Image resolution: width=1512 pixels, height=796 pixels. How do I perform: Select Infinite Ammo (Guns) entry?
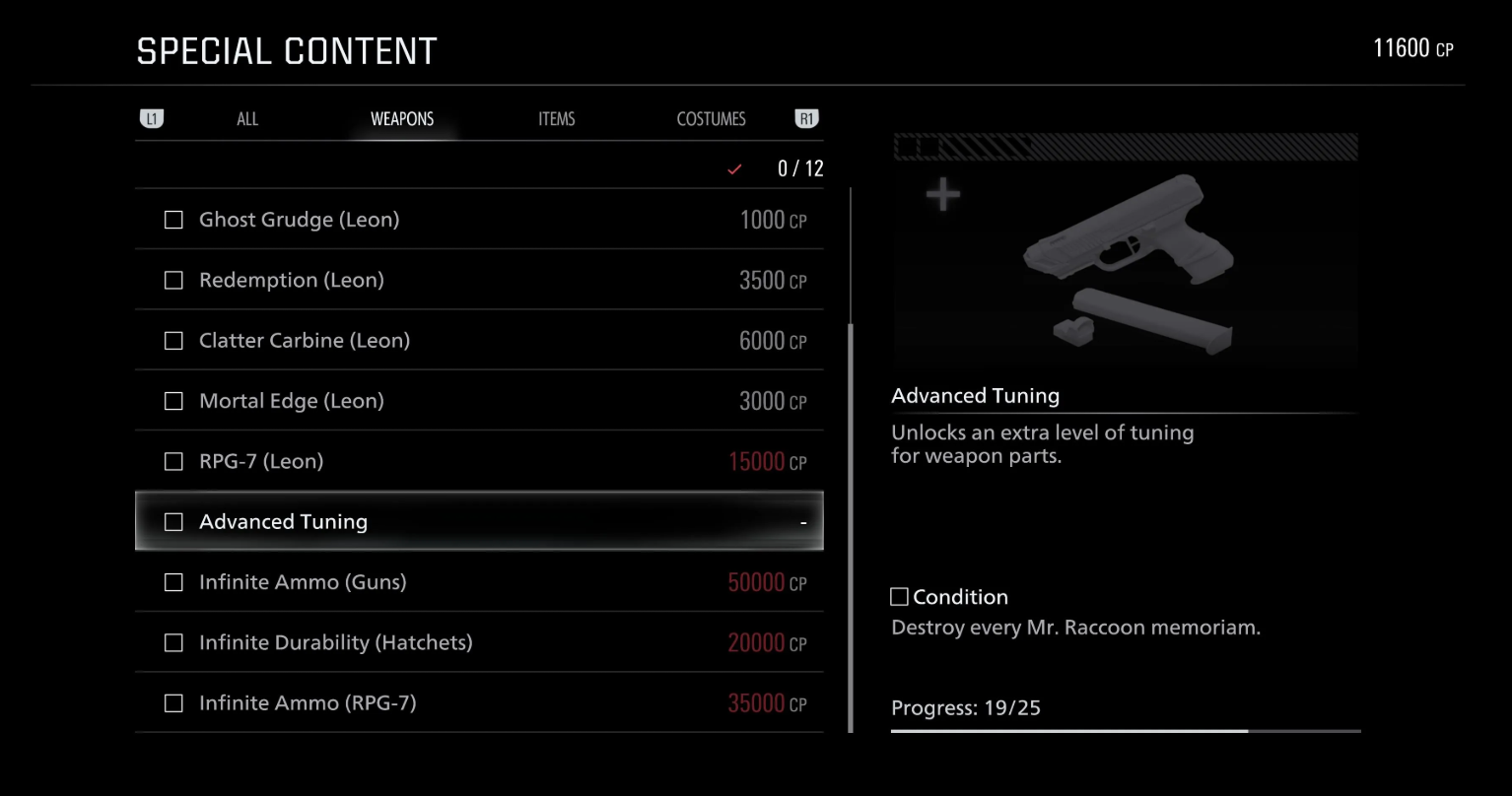point(479,582)
